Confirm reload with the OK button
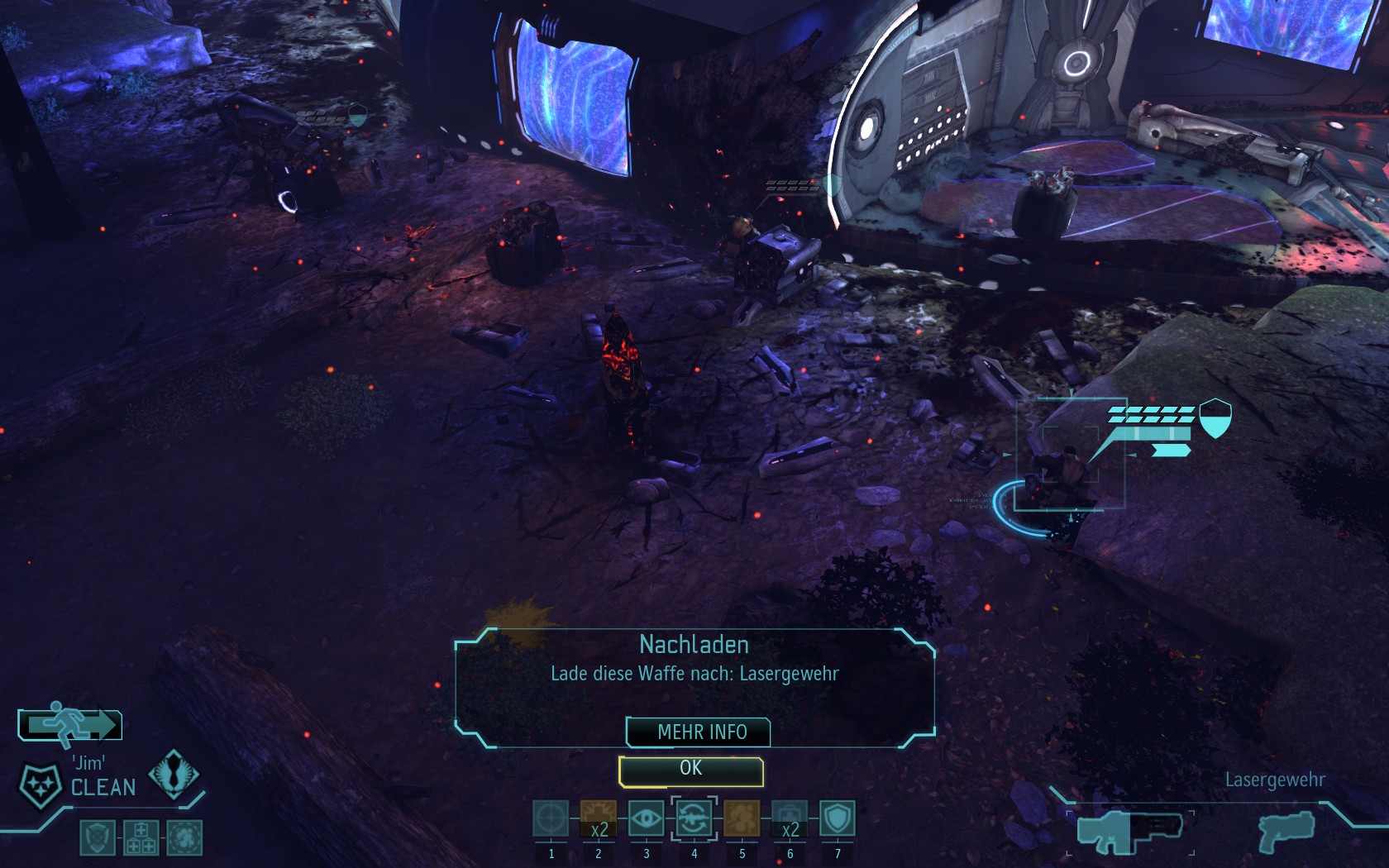 690,770
